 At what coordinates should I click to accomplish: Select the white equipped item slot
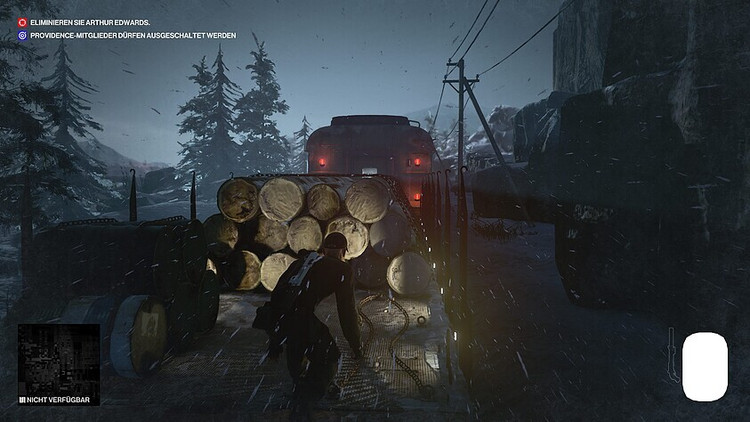point(705,367)
